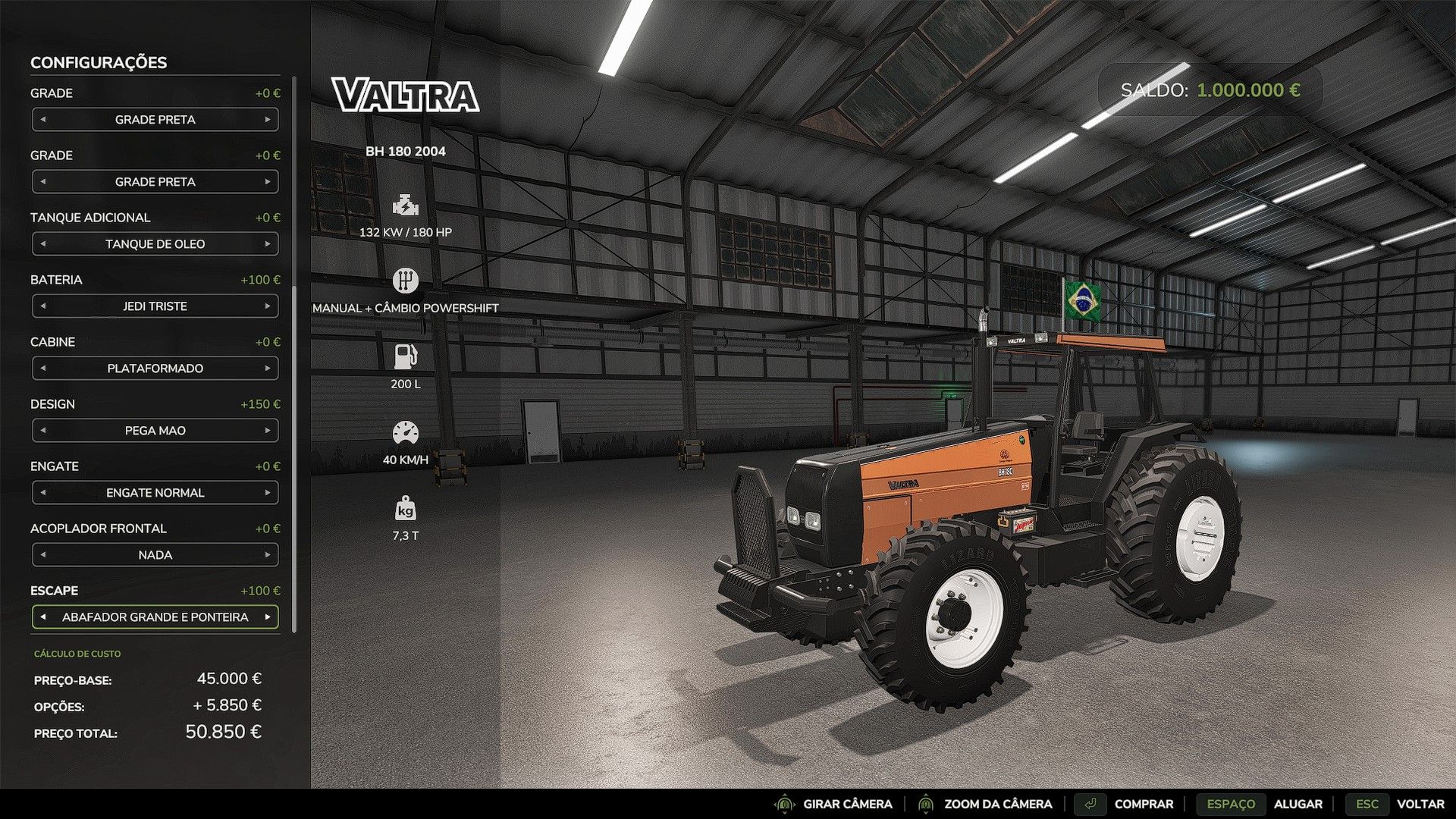Click the Zoom da Câmera control icon
Image resolution: width=1456 pixels, height=819 pixels.
(x=927, y=804)
